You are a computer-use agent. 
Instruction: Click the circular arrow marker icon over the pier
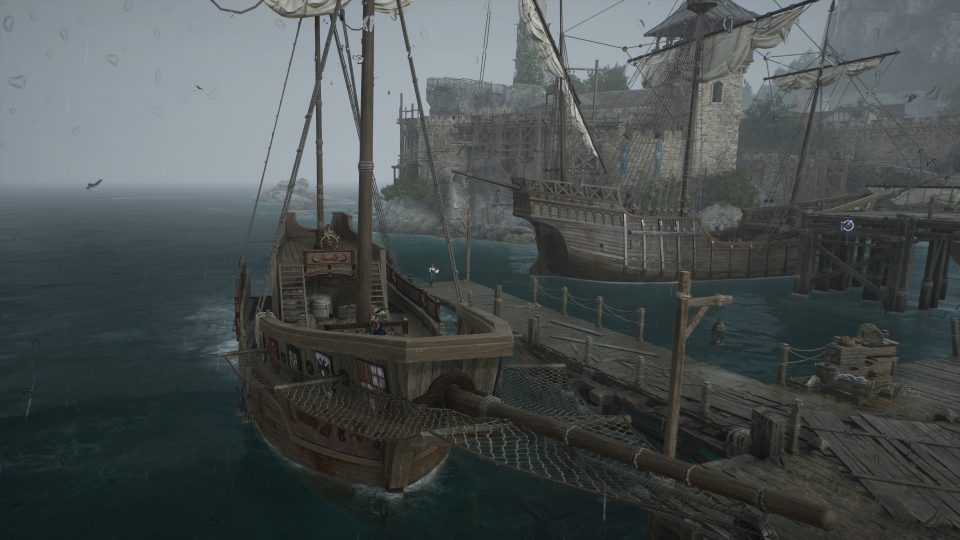pyautogui.click(x=848, y=225)
